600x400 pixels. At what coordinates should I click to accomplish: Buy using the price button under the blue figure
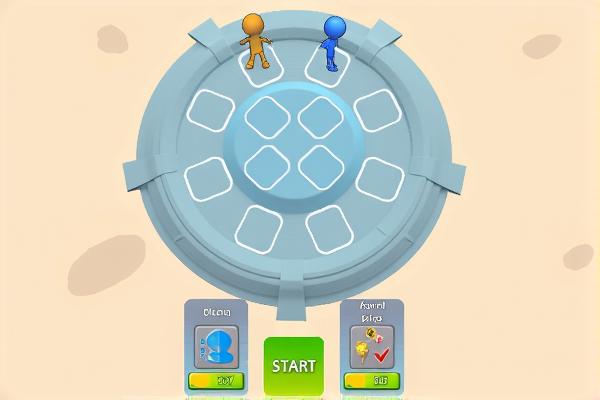[216, 381]
